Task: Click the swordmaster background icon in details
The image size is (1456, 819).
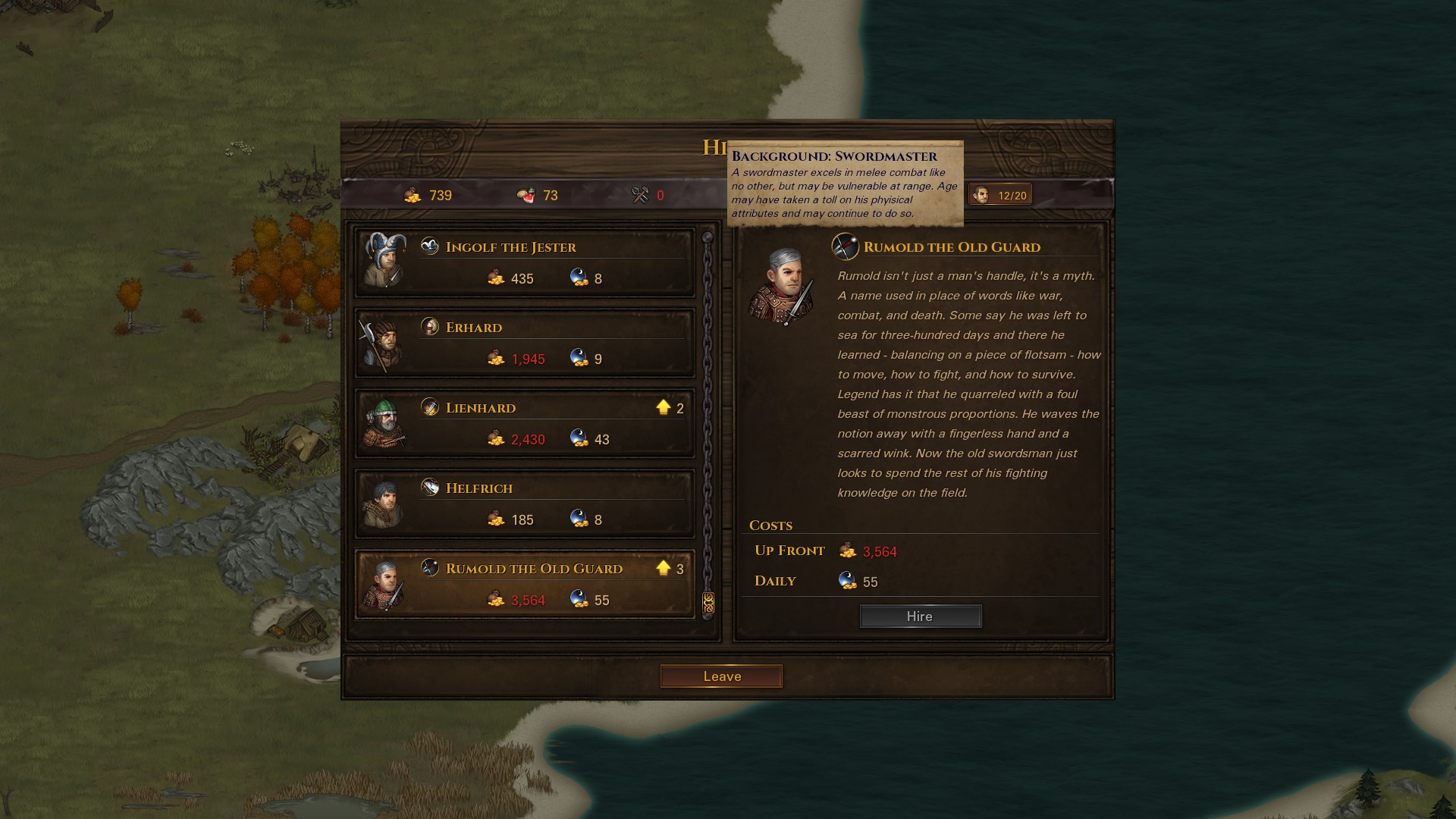Action: (x=845, y=246)
